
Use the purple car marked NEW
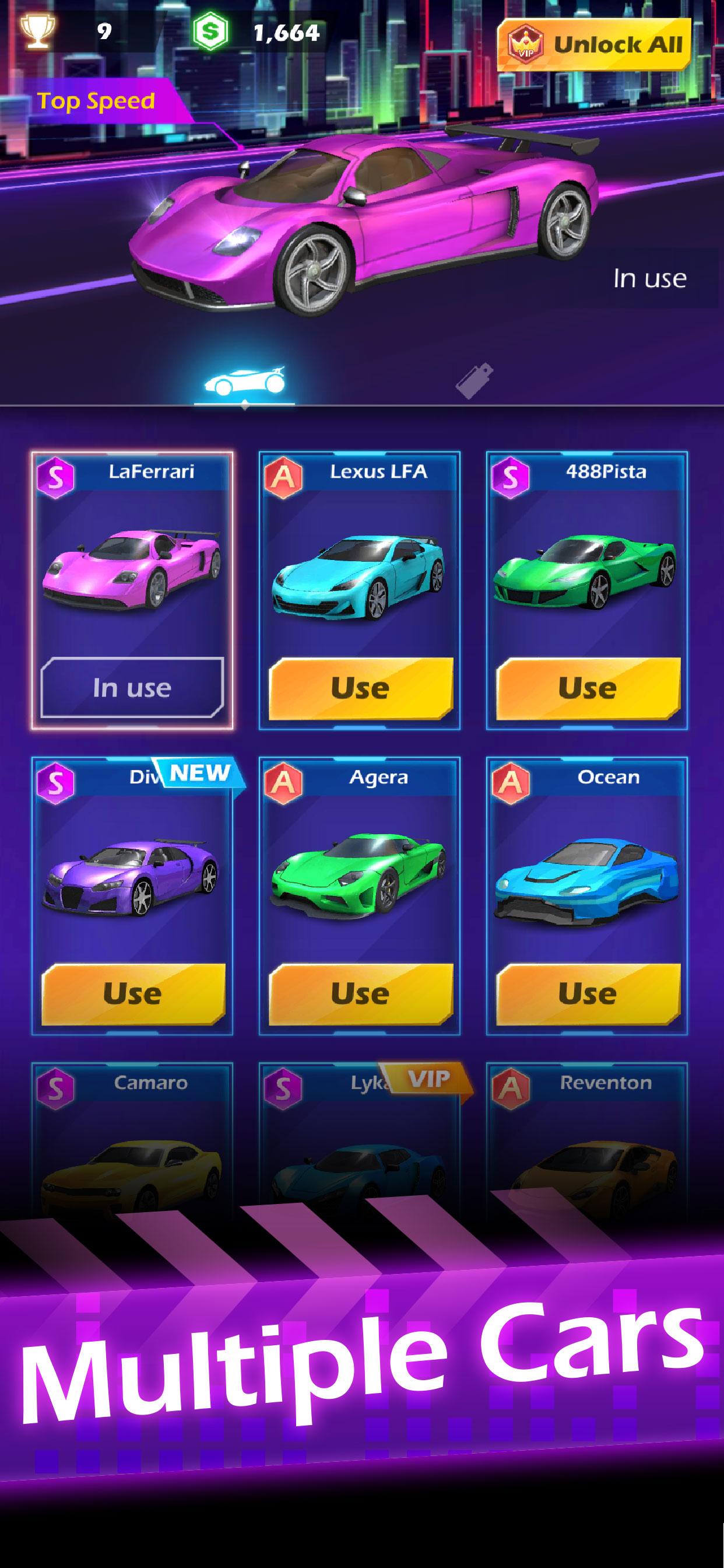point(133,993)
